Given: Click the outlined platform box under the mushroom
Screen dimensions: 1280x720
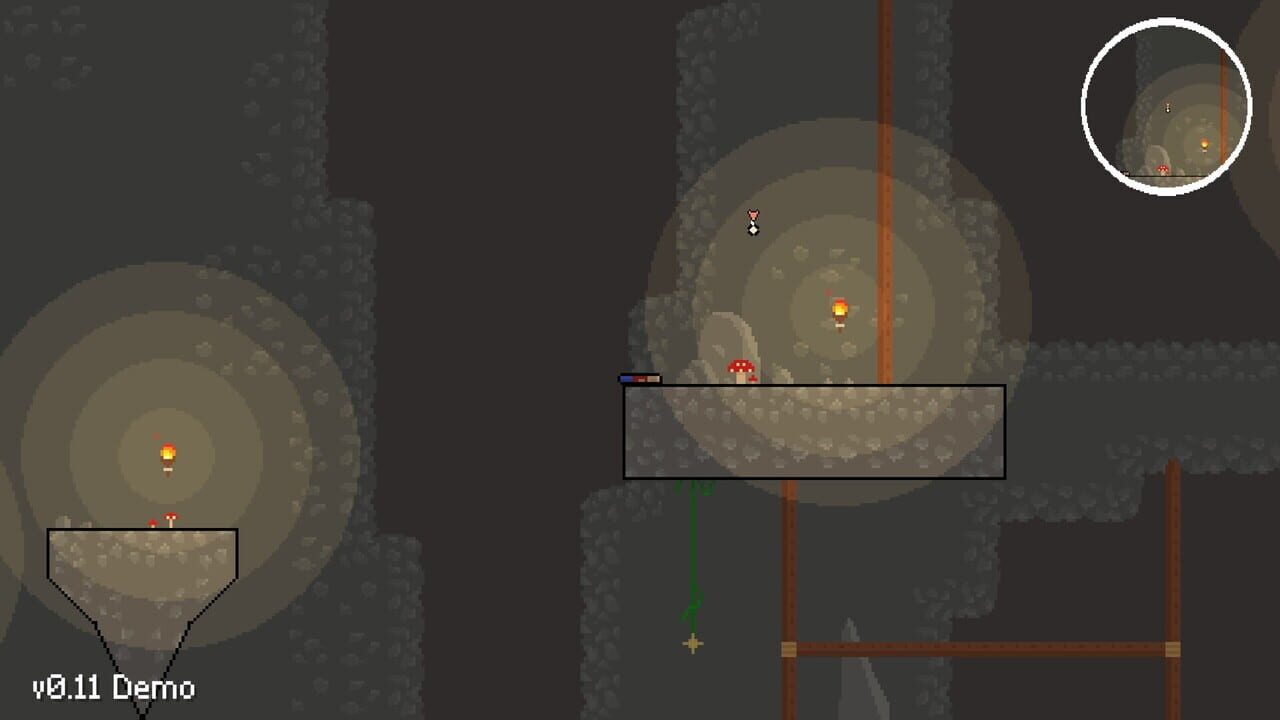Looking at the screenshot, I should [815, 430].
